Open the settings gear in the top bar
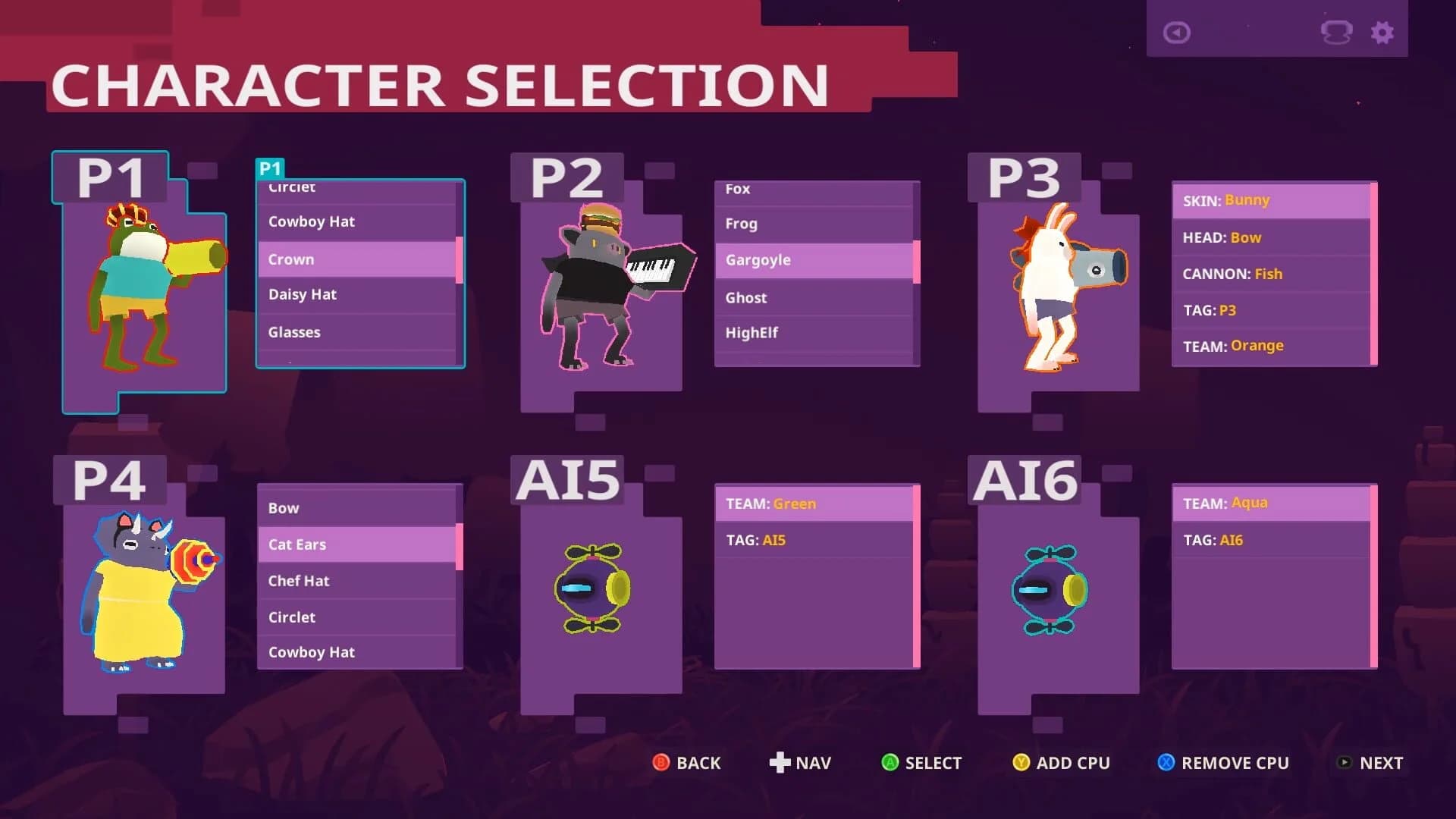The height and width of the screenshot is (819, 1456). (x=1382, y=33)
